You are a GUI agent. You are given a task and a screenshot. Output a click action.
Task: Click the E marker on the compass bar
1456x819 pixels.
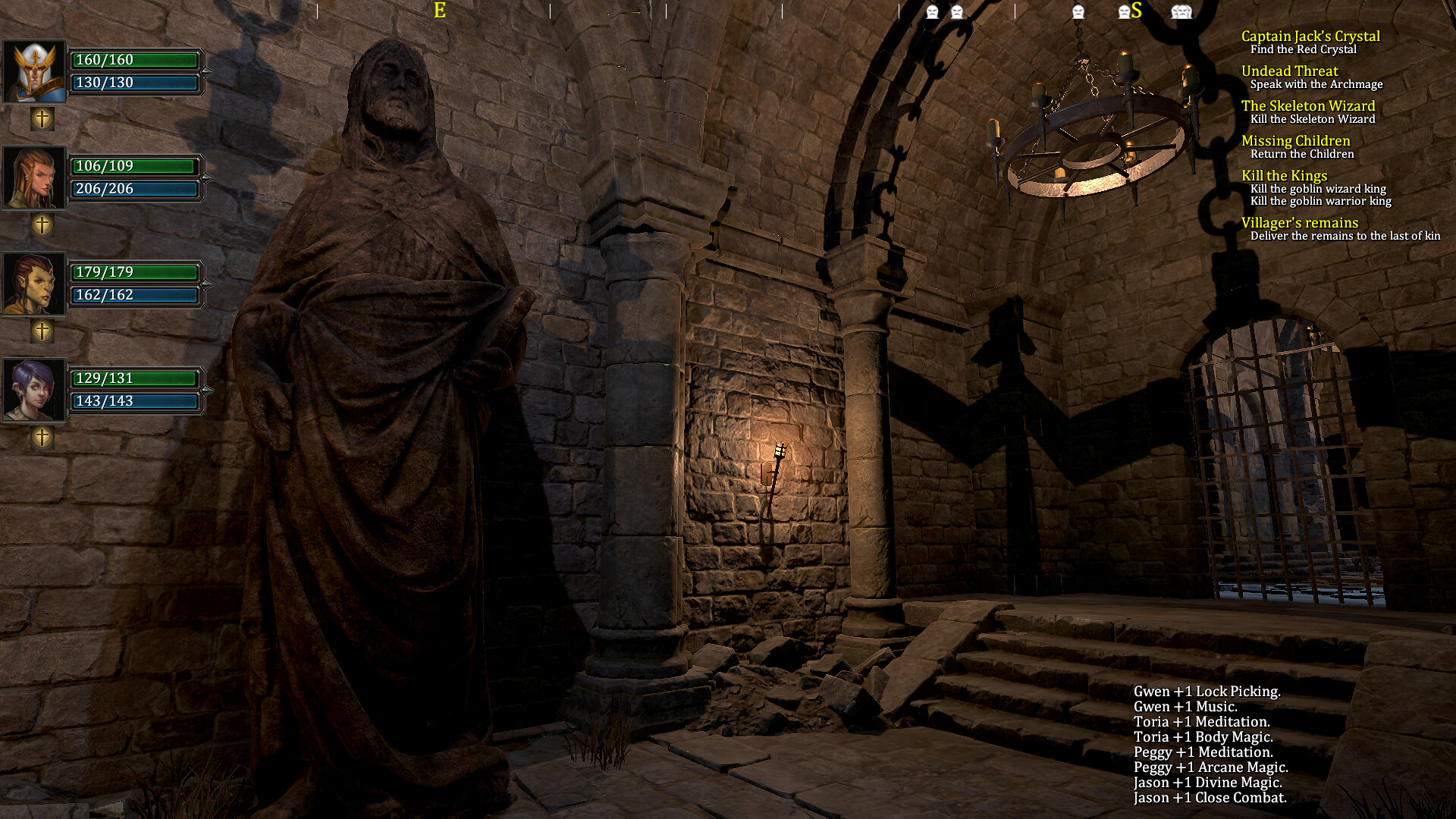pyautogui.click(x=438, y=12)
